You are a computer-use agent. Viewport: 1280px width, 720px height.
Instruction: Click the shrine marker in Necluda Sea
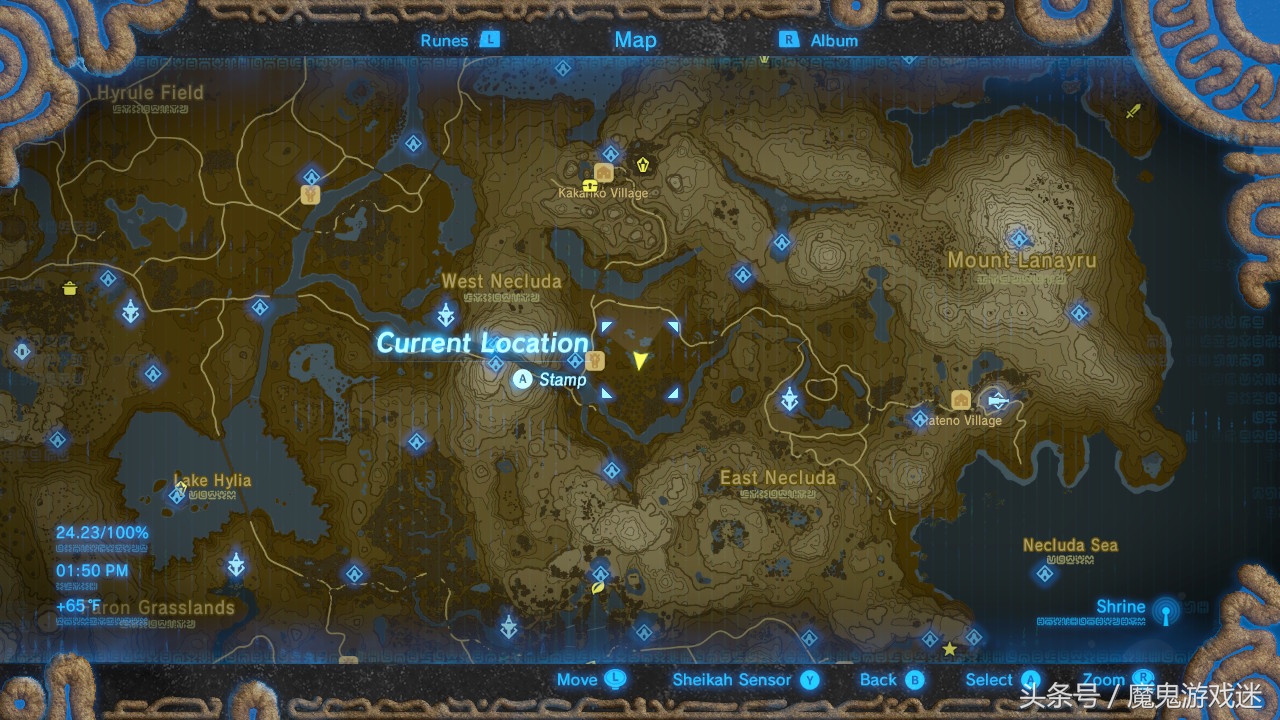tap(1045, 573)
